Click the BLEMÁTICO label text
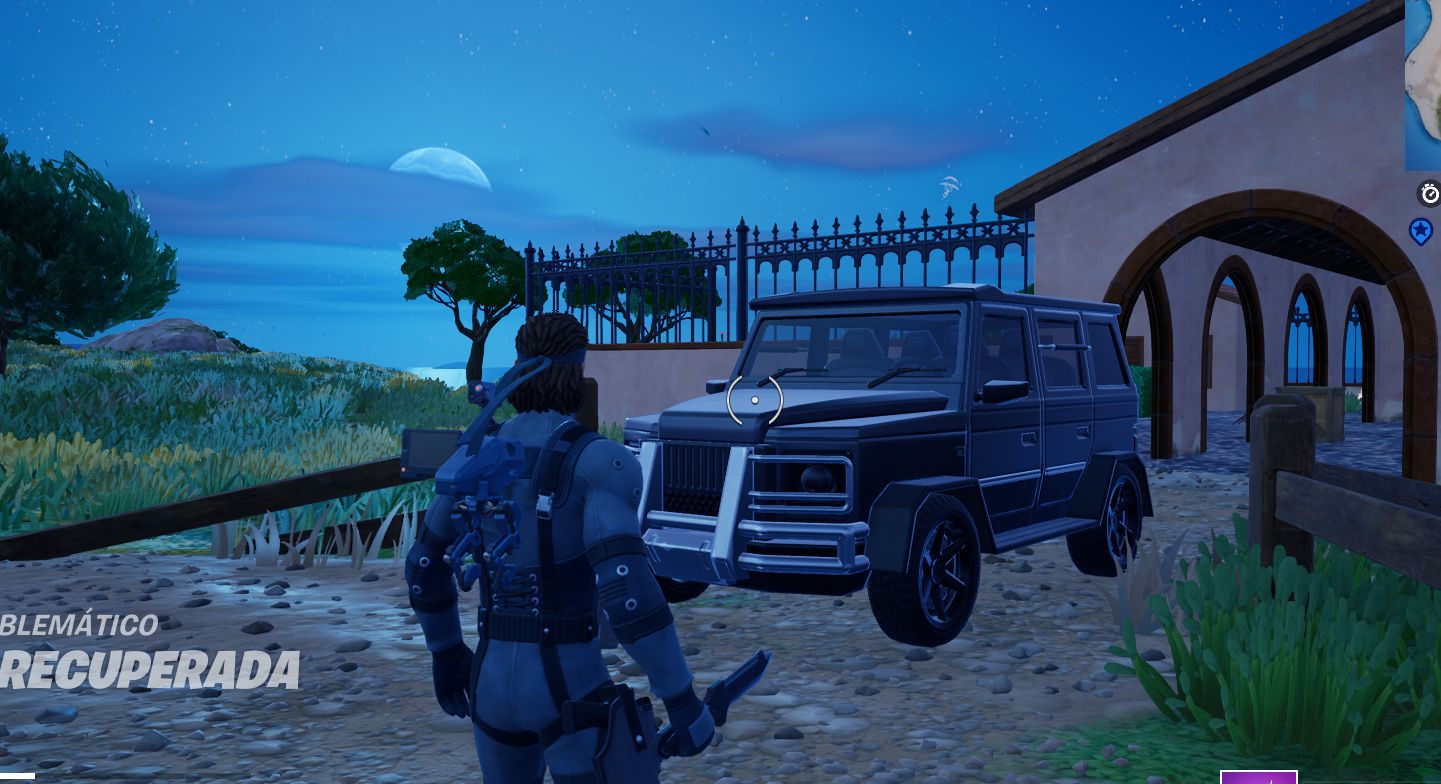This screenshot has width=1441, height=784. (x=78, y=625)
